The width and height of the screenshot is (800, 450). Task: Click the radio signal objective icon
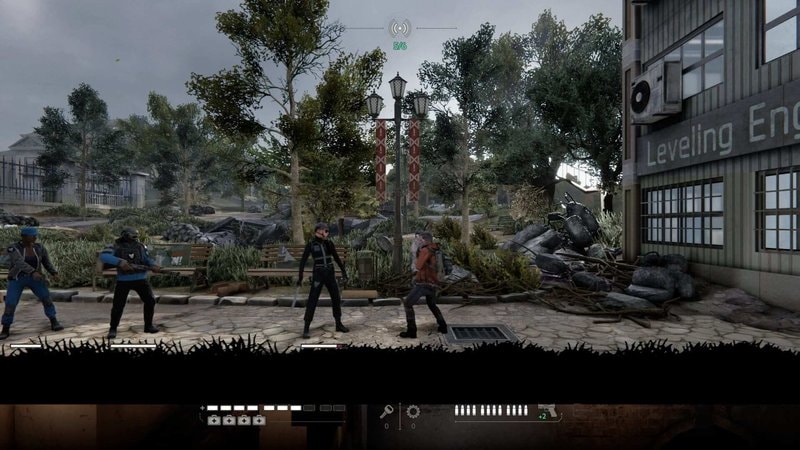400,27
